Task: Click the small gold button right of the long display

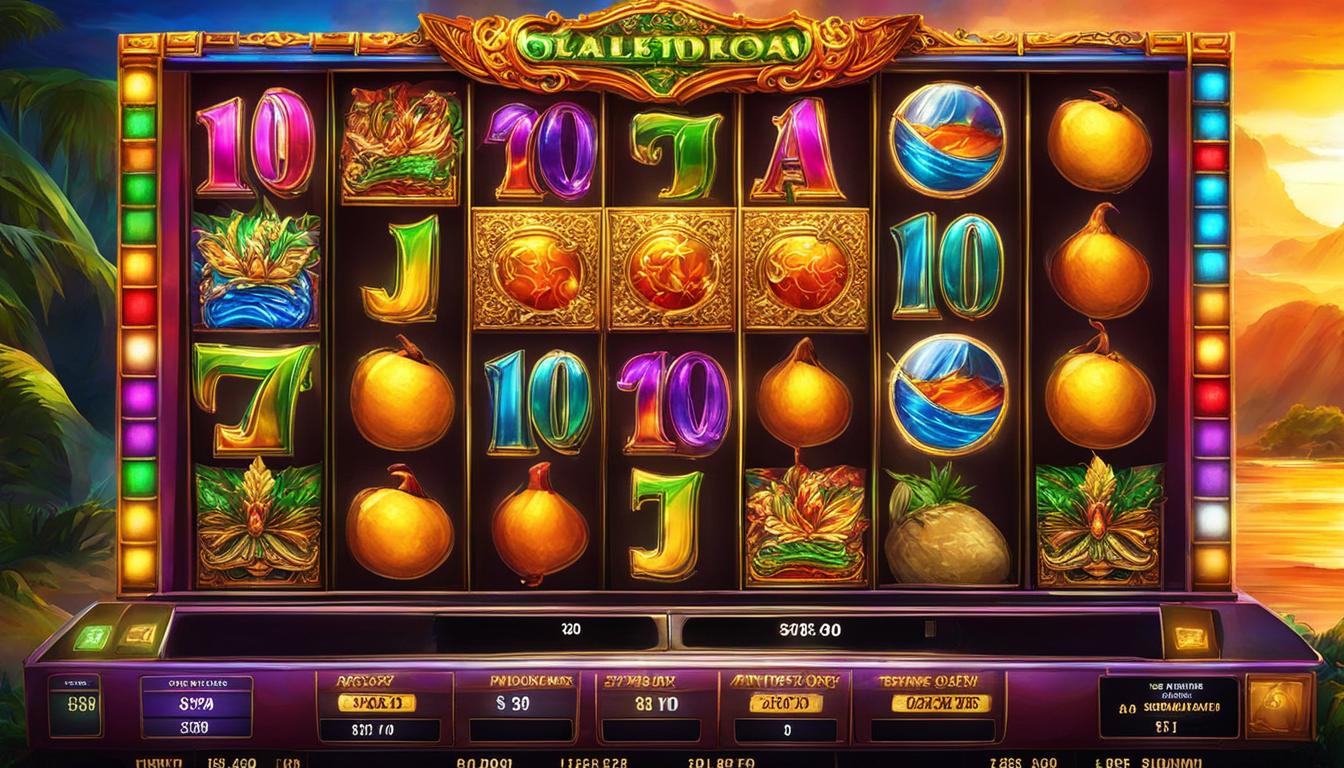Action: point(1193,636)
